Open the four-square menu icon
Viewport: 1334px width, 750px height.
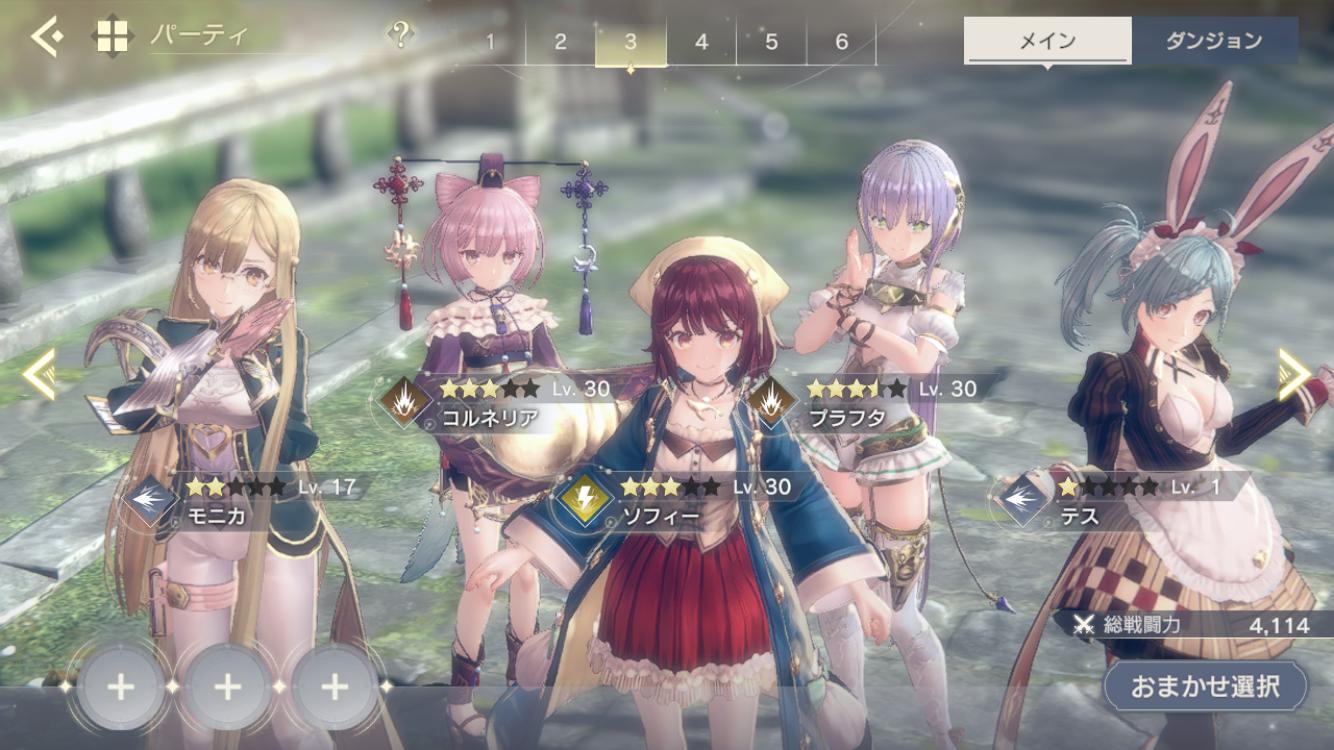[x=112, y=38]
